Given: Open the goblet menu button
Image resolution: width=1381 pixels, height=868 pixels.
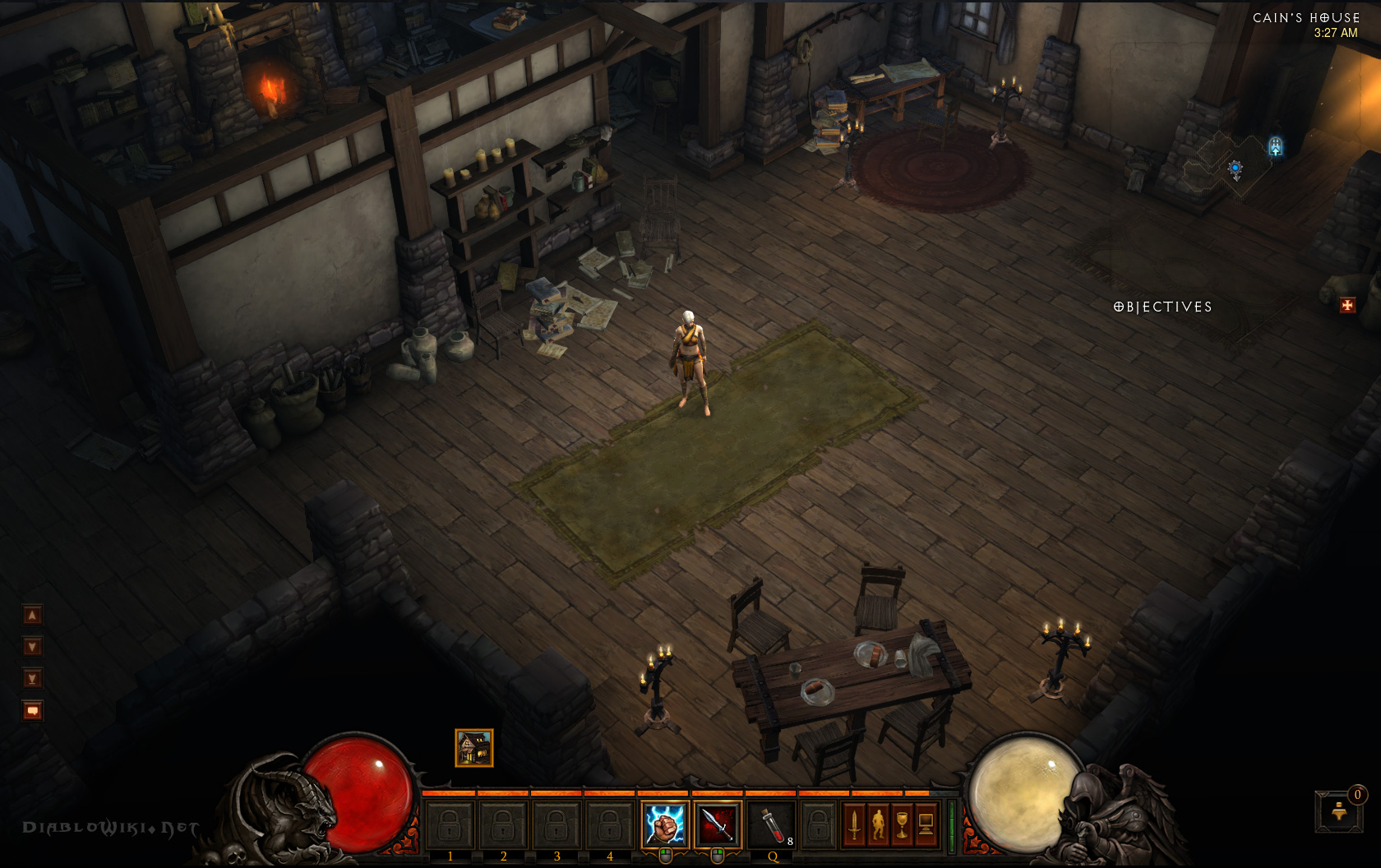Looking at the screenshot, I should tap(902, 824).
